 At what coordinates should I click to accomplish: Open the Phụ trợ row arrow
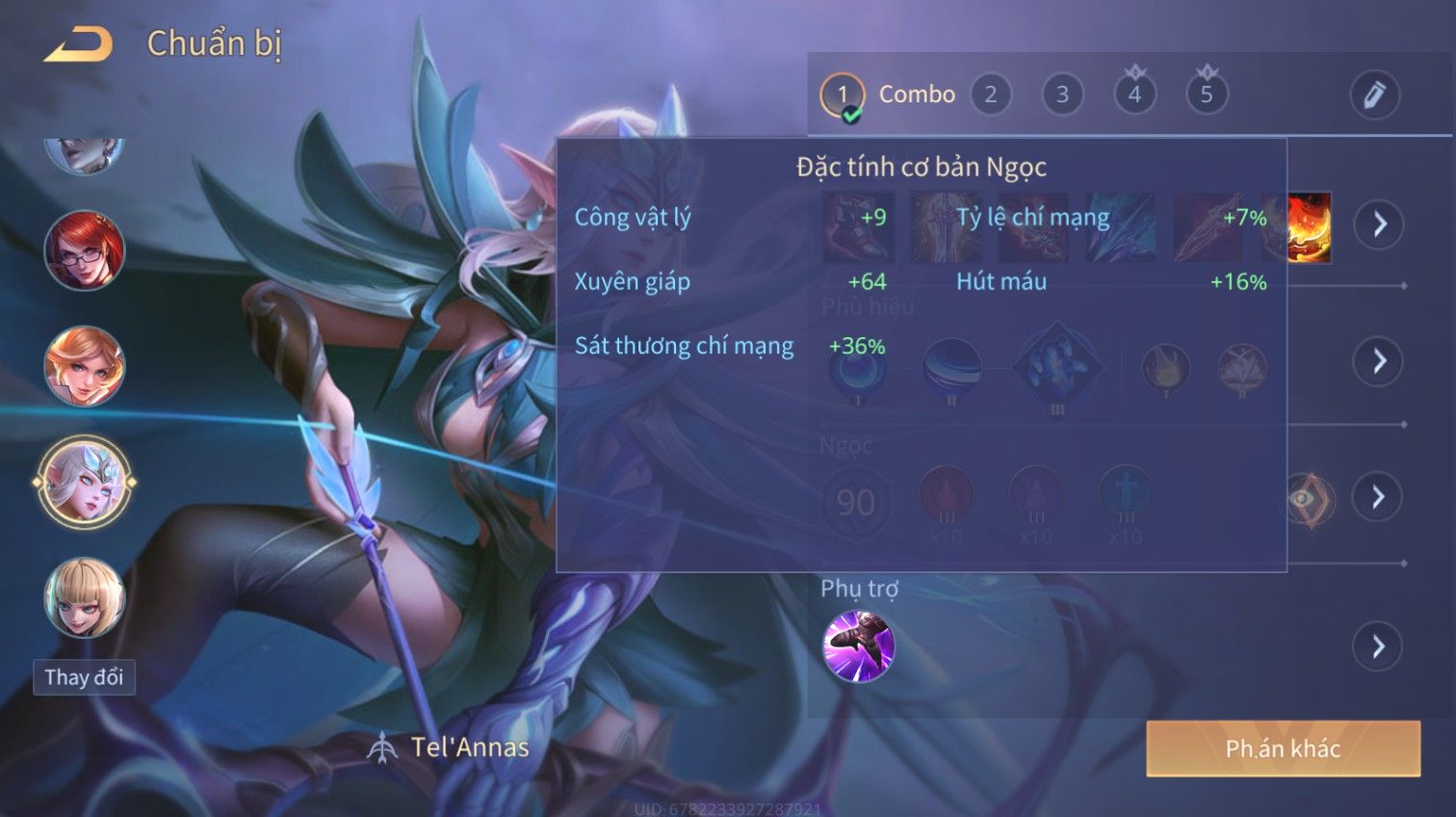pyautogui.click(x=1379, y=646)
